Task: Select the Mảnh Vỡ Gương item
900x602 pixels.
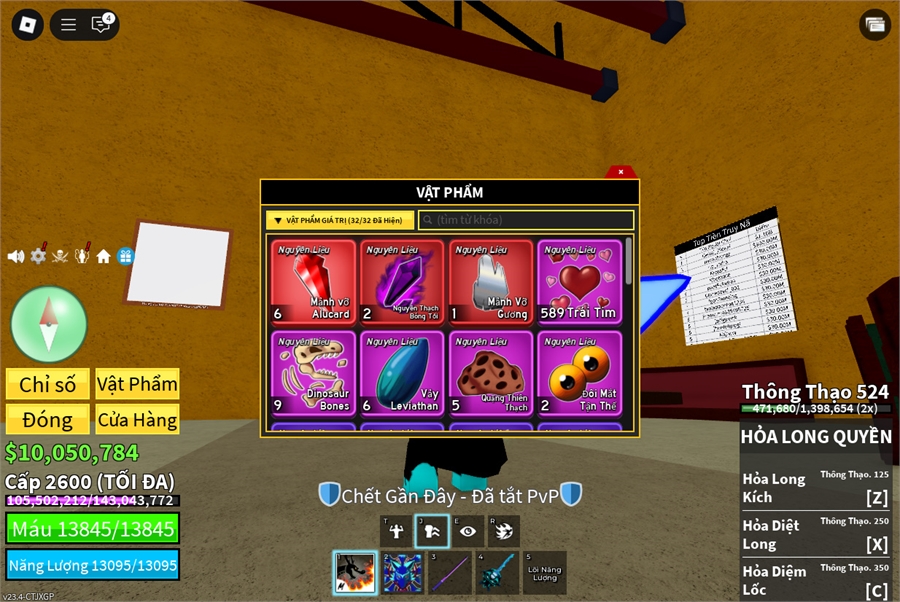Action: click(x=492, y=282)
